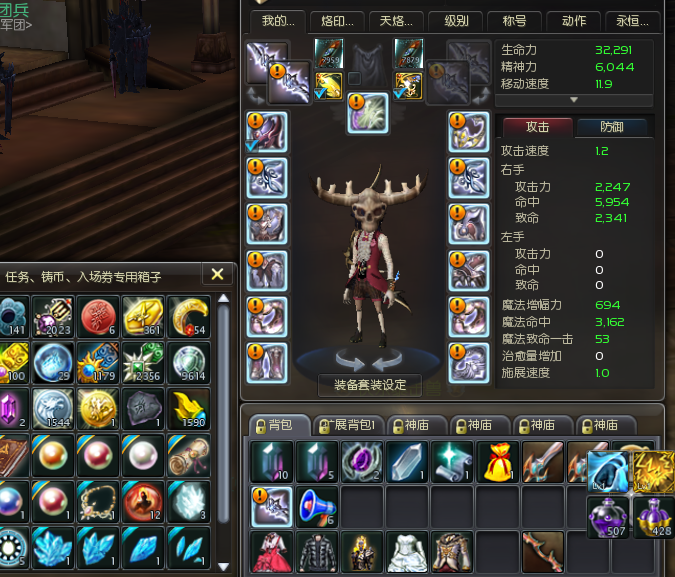Switch to the 级别 tab
This screenshot has height=577, width=675.
click(x=455, y=21)
